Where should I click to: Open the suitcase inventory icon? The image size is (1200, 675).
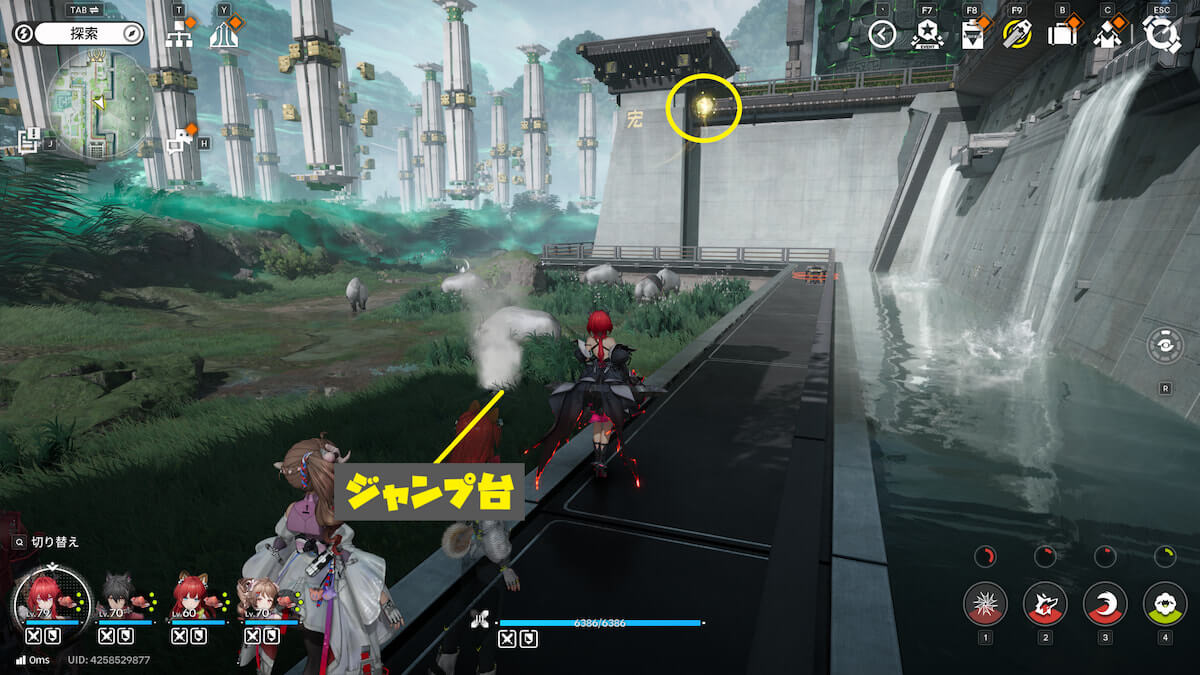tap(1061, 35)
